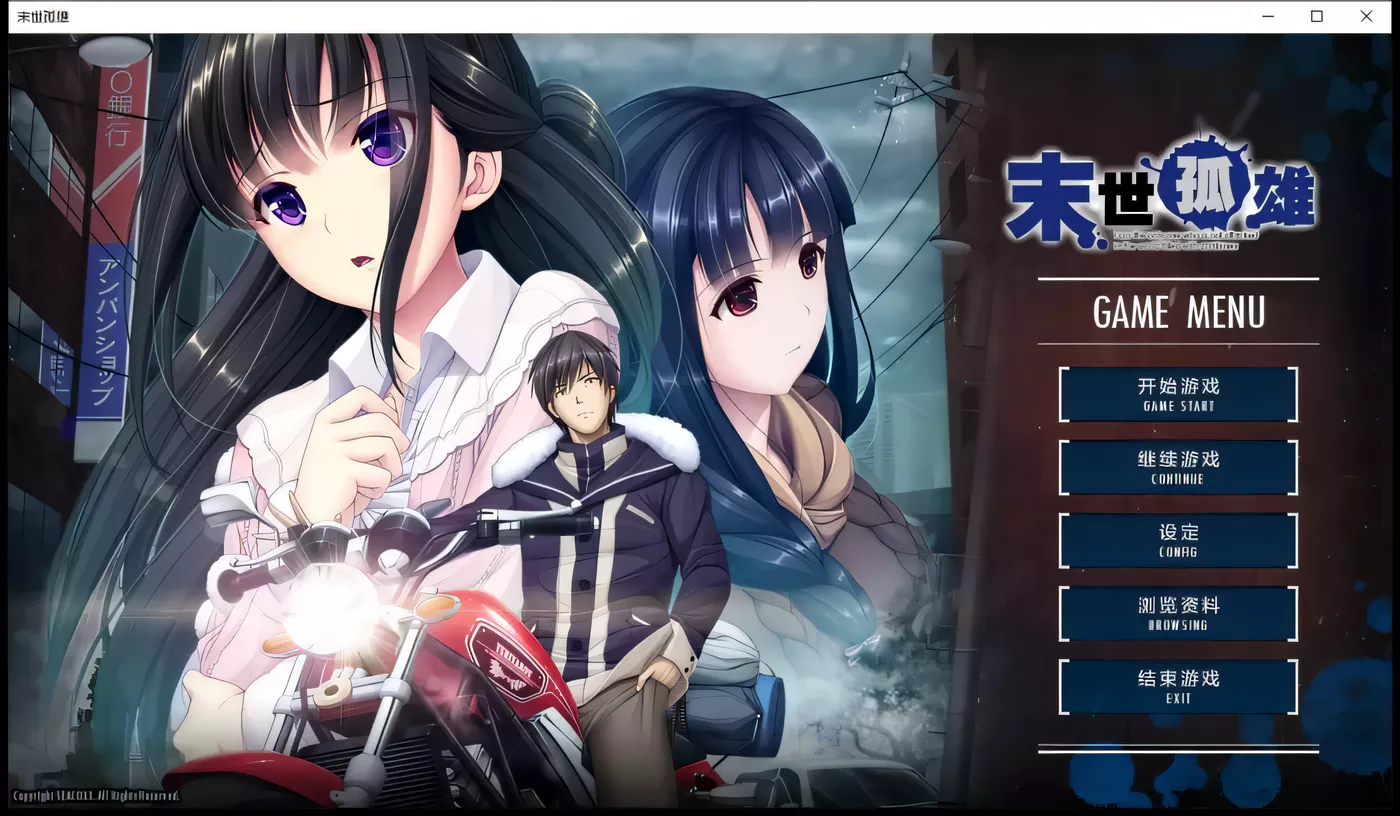Open 浏览资料 BROWSING to view extras

click(1178, 613)
